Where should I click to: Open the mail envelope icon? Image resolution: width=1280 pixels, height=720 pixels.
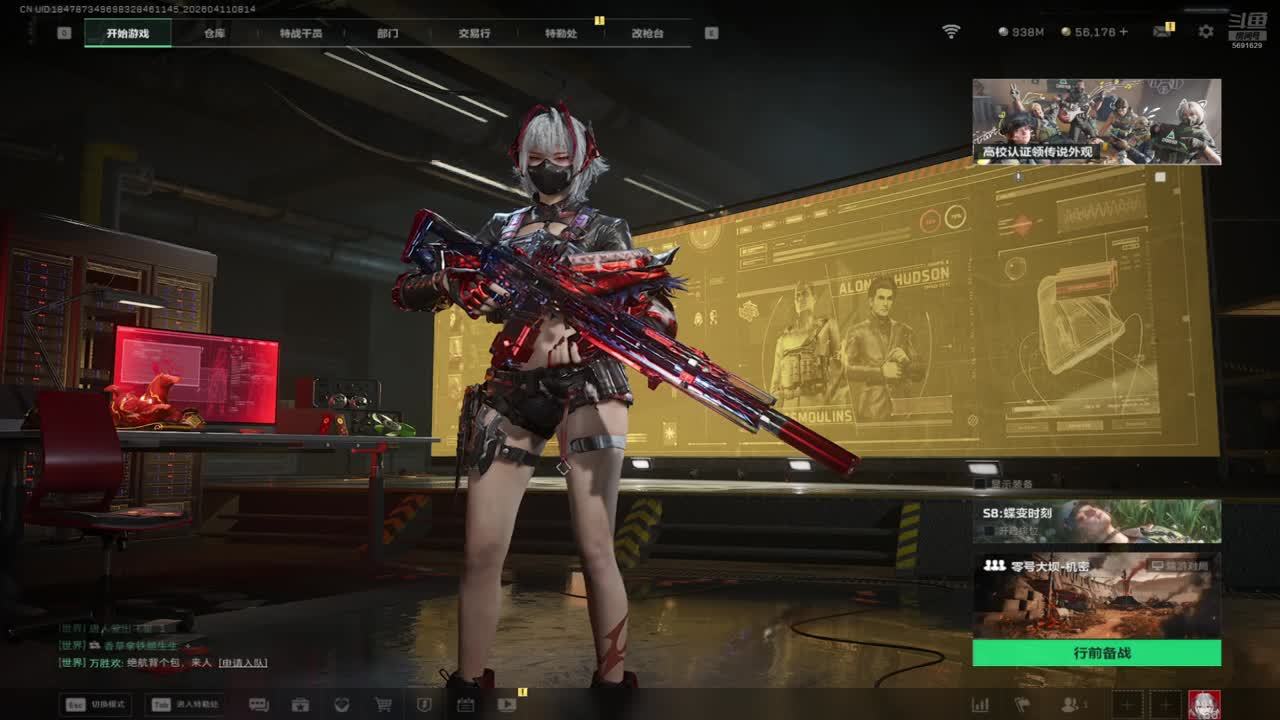click(x=1161, y=32)
